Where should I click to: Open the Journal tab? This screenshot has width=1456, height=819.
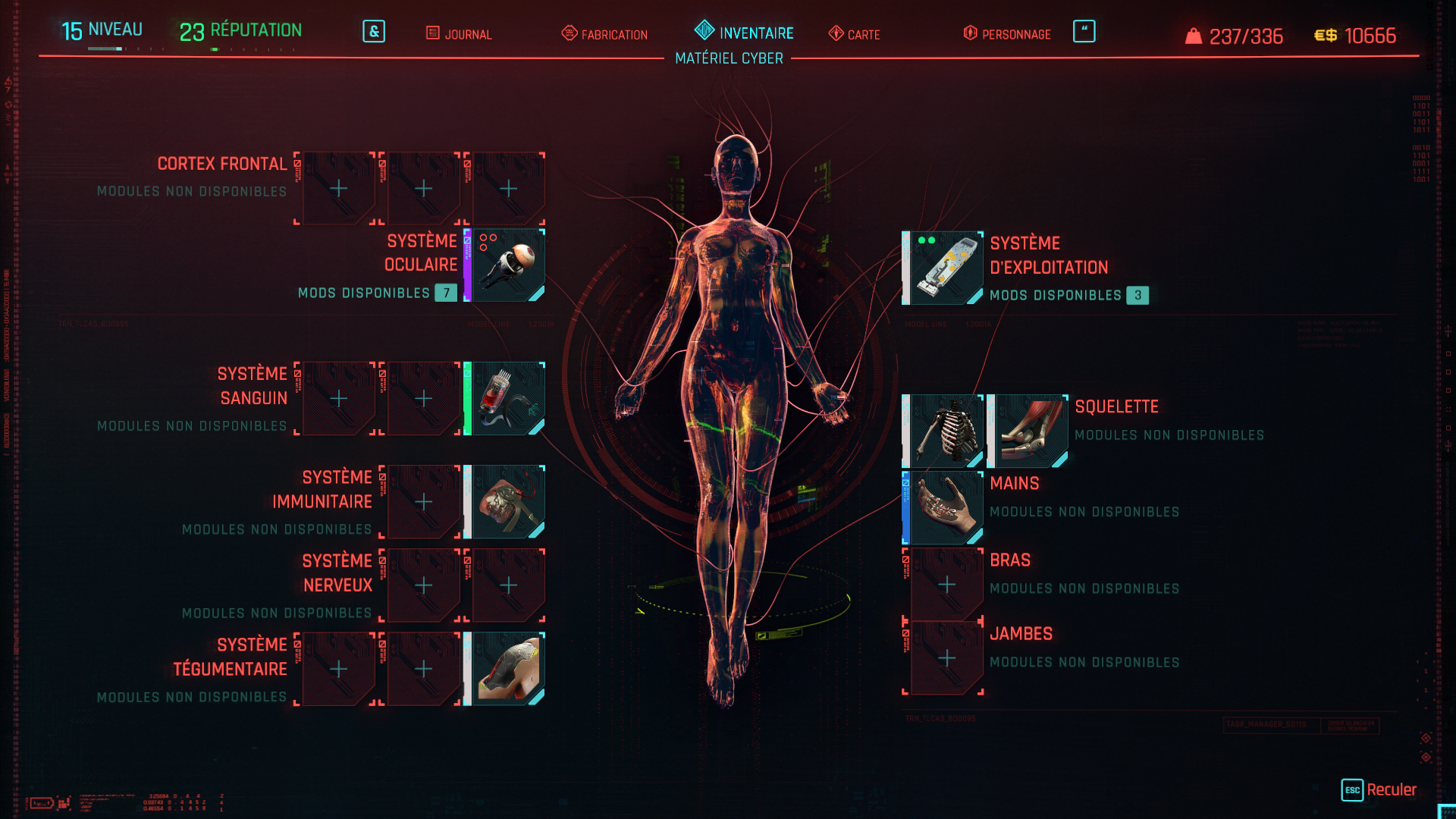460,34
